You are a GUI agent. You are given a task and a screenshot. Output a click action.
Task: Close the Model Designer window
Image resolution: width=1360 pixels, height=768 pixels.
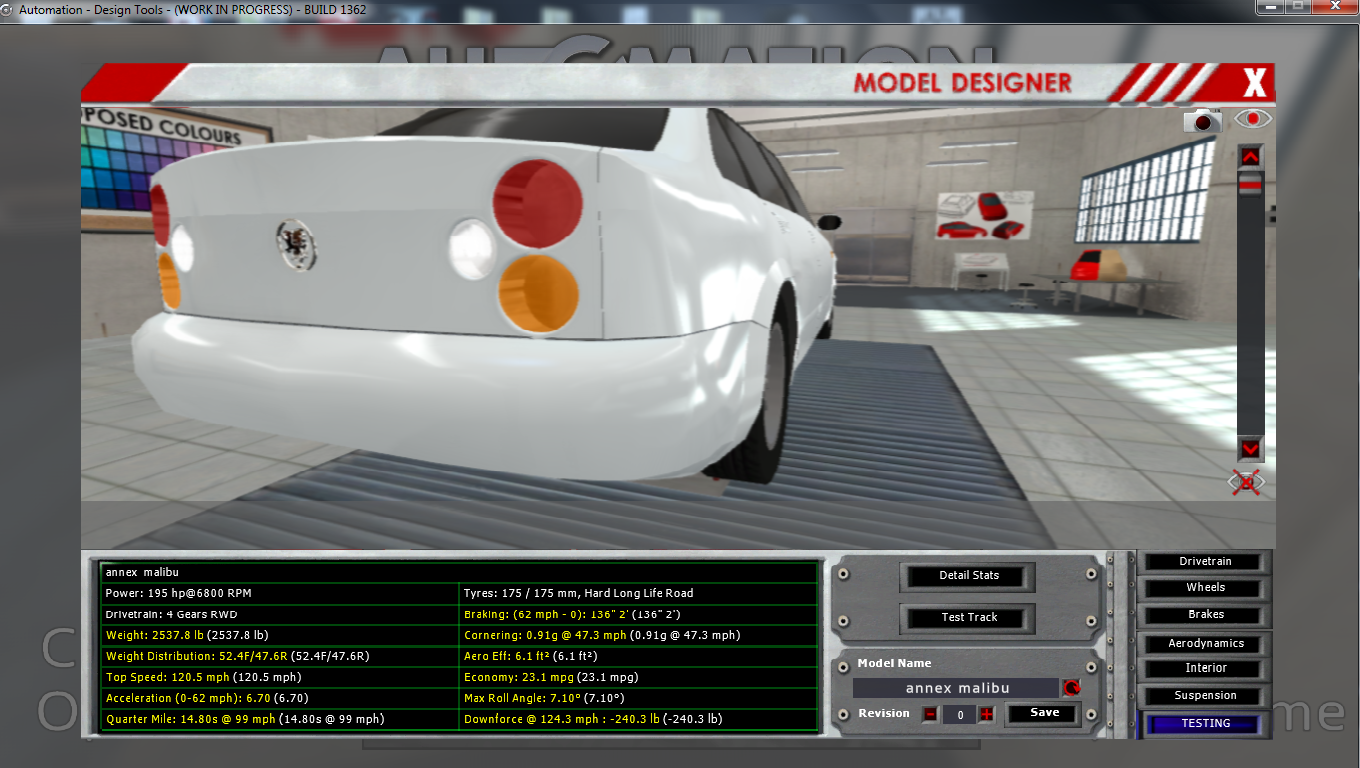coord(1254,82)
